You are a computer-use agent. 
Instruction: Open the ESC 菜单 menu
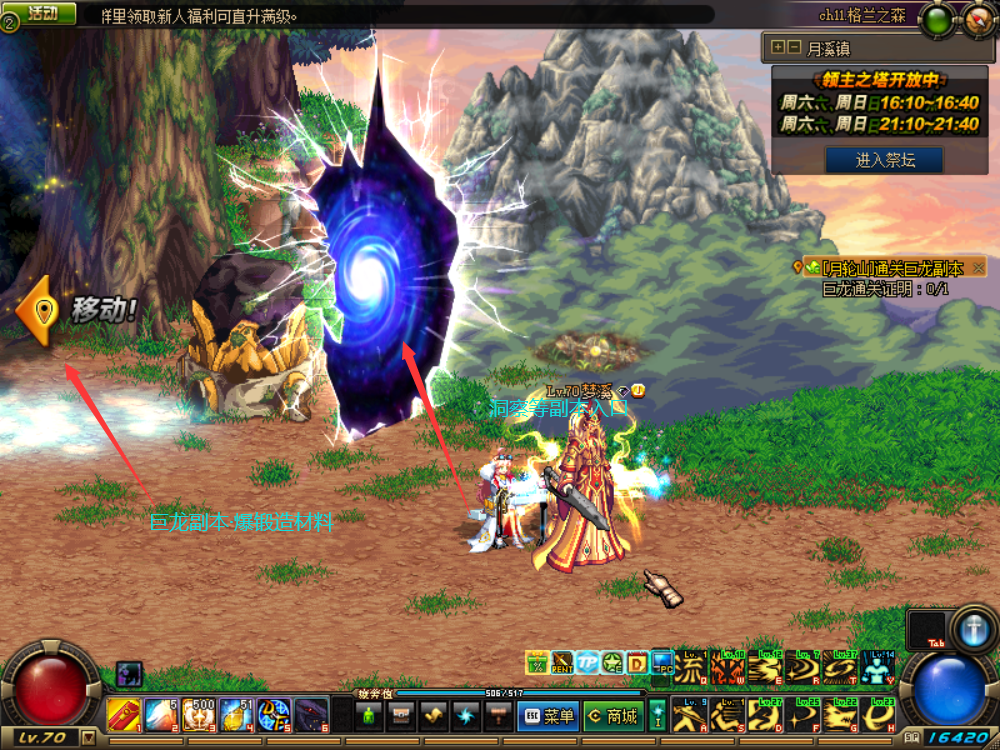click(x=547, y=716)
